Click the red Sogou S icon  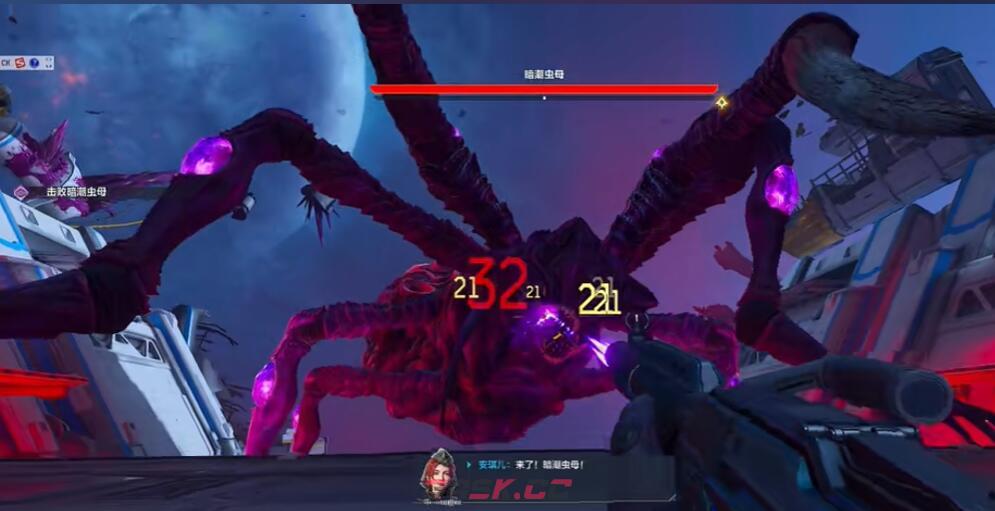click(20, 62)
